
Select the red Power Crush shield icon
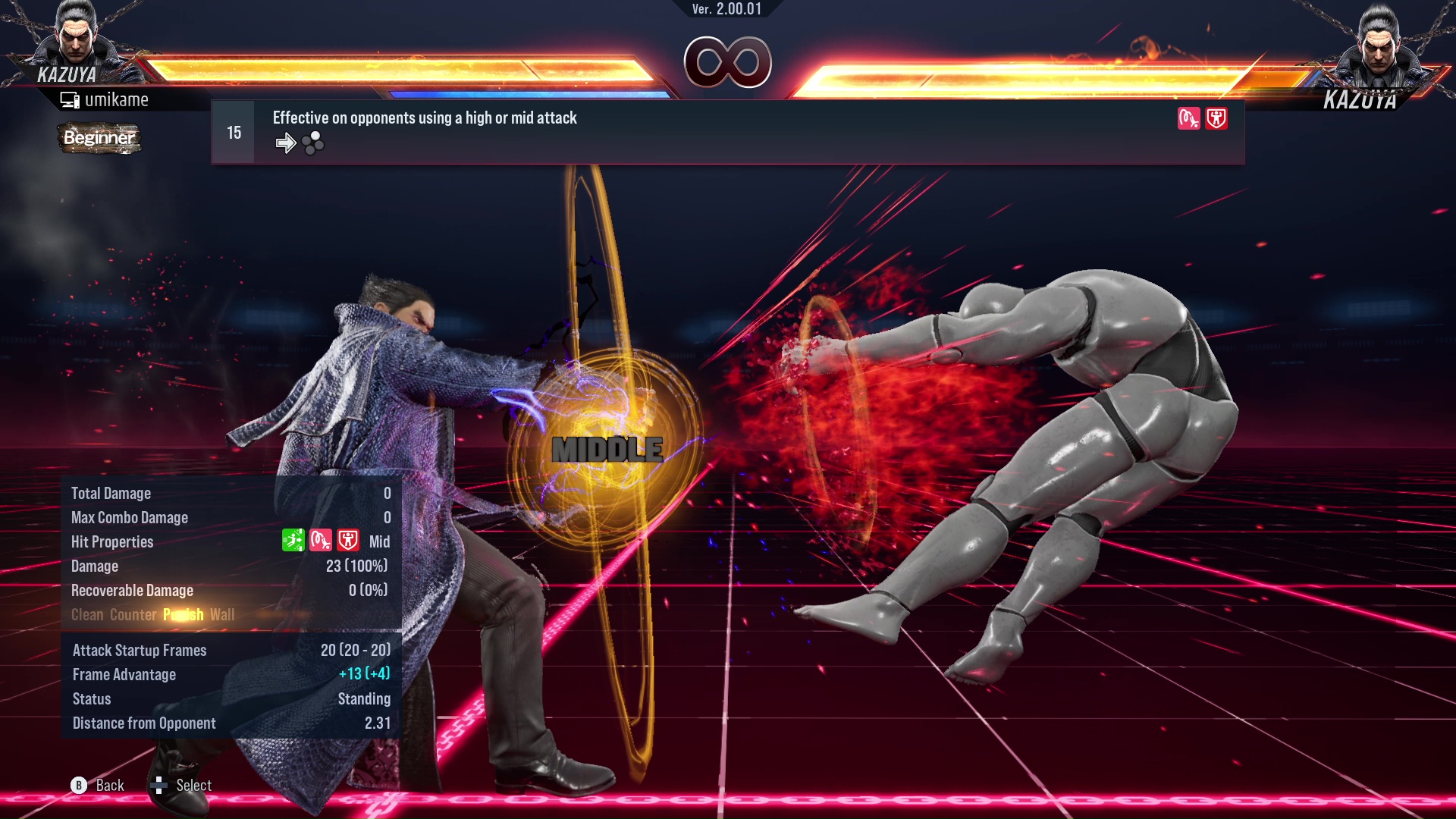pos(347,541)
